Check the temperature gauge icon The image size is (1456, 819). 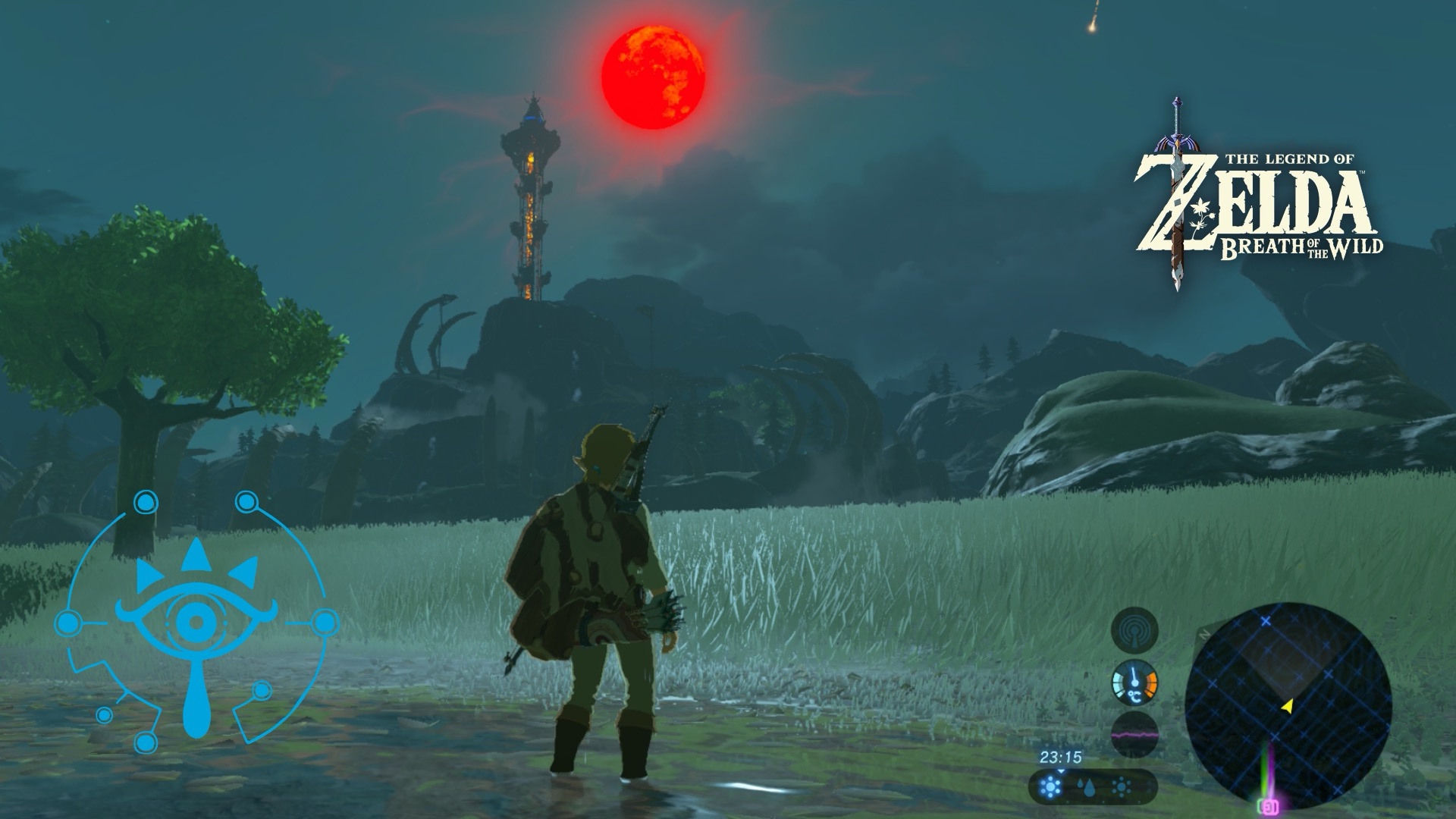point(1134,682)
